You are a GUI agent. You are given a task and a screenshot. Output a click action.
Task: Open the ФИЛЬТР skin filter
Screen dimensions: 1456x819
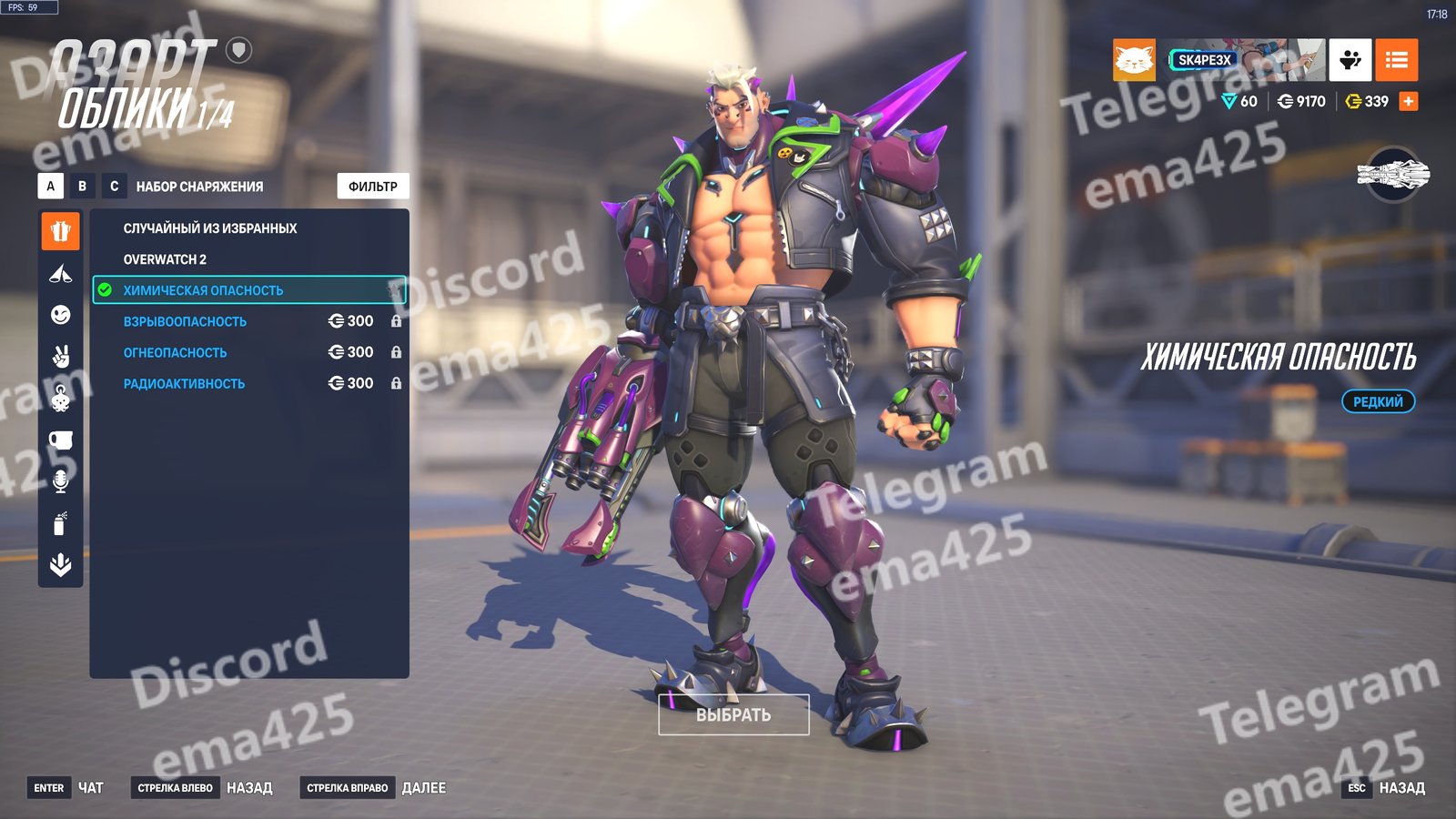click(x=373, y=186)
